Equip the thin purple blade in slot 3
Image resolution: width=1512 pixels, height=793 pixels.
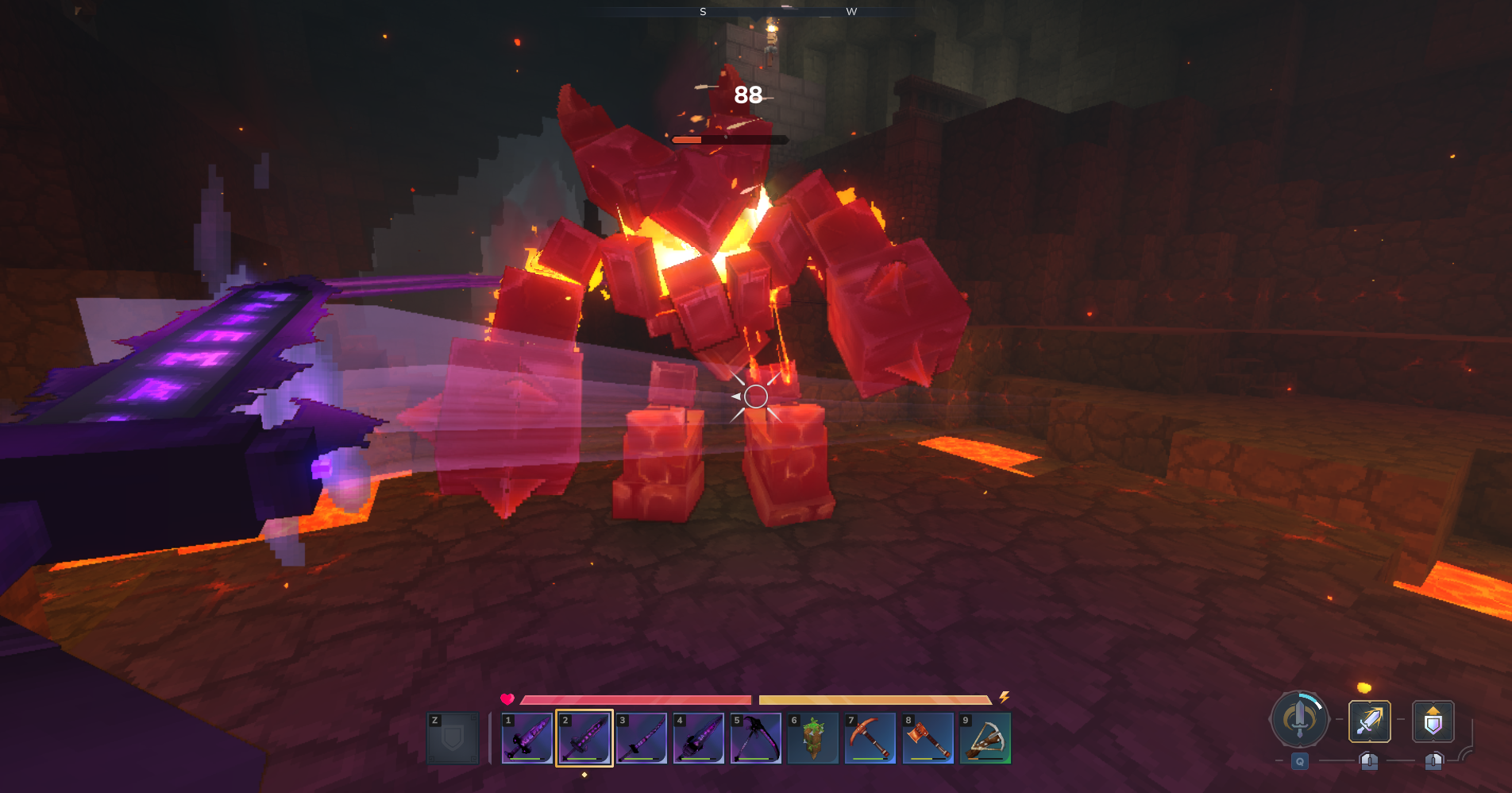tap(642, 738)
